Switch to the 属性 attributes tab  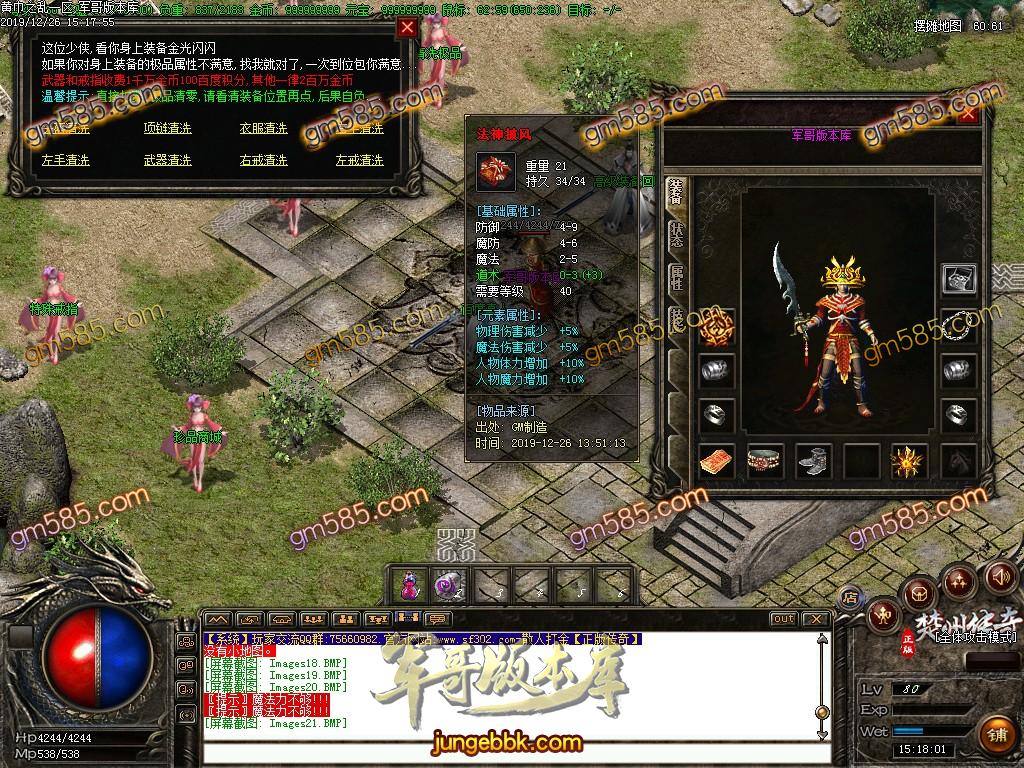pyautogui.click(x=677, y=280)
